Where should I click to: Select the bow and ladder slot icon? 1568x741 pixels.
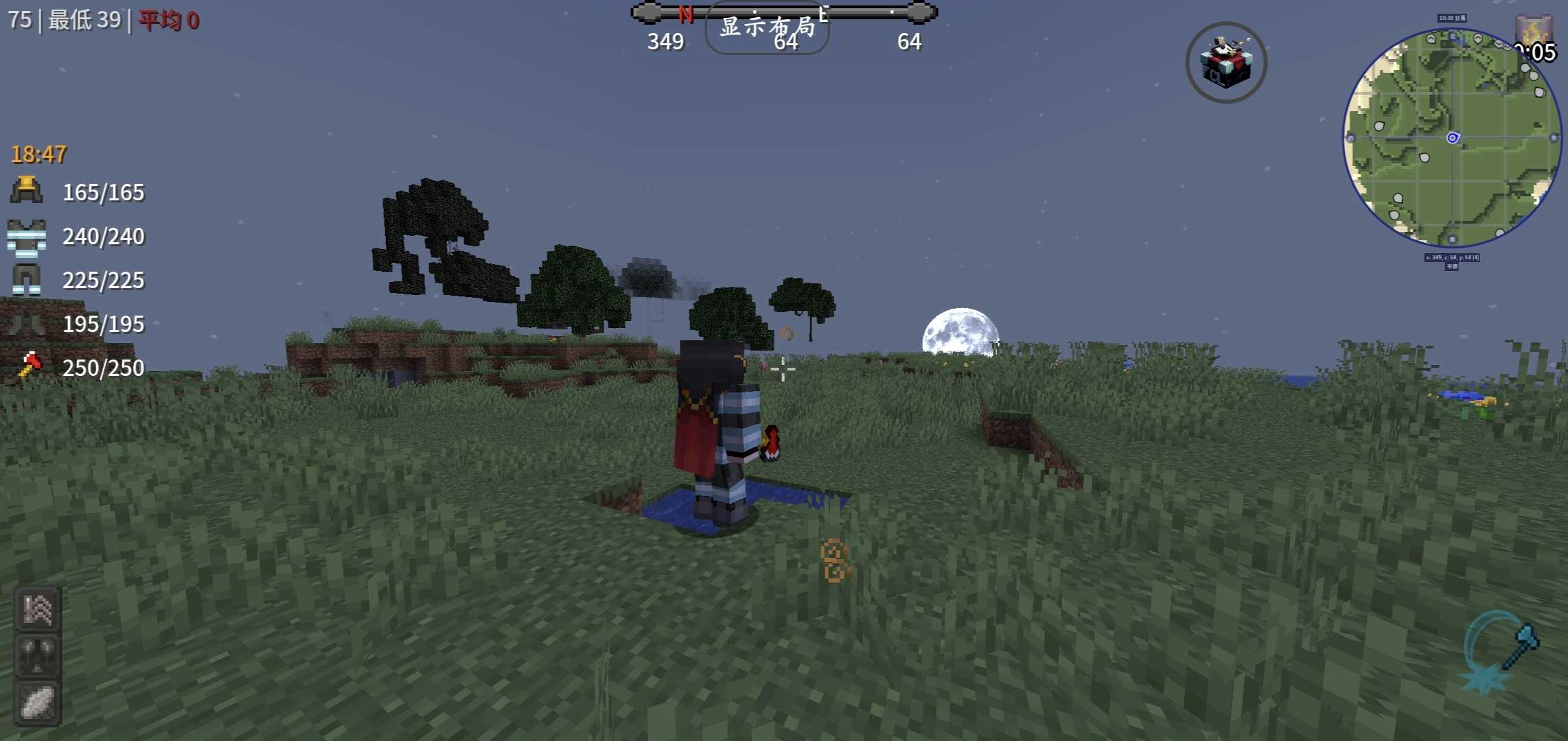(x=38, y=609)
